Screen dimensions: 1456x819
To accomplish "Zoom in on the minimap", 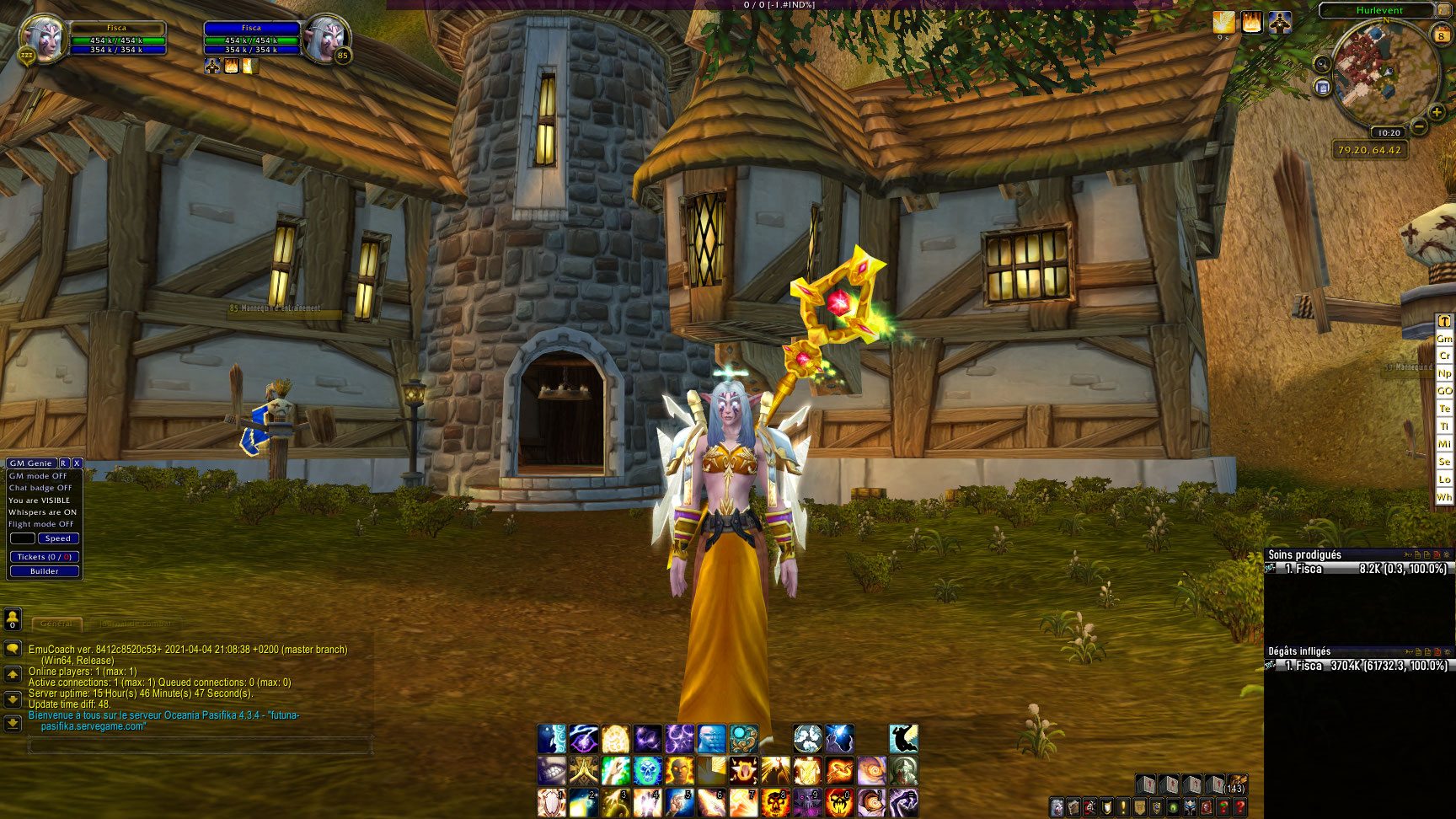I will (1437, 112).
